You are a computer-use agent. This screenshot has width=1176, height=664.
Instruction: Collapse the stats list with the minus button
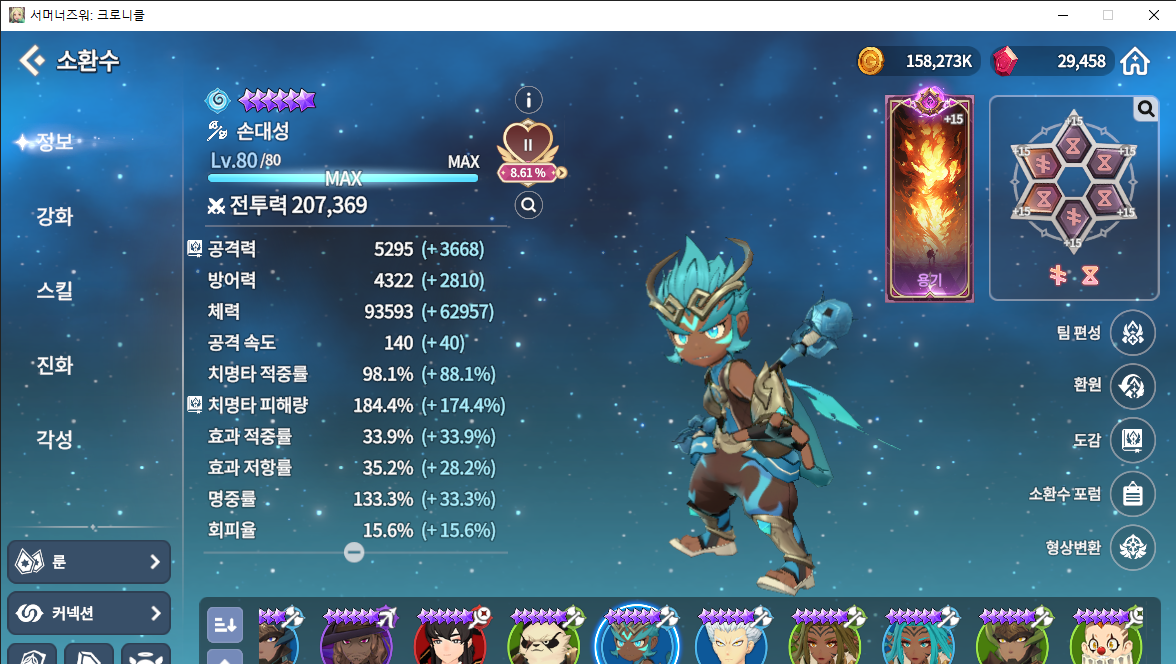click(x=354, y=552)
